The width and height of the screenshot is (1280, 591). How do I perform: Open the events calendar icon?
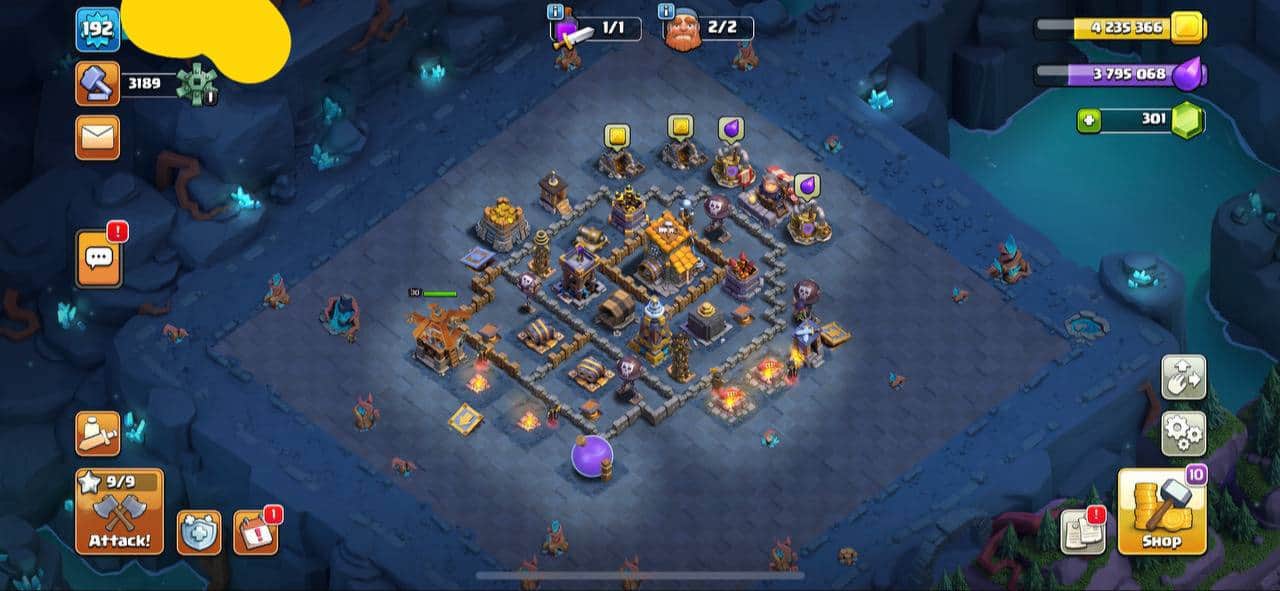click(255, 532)
